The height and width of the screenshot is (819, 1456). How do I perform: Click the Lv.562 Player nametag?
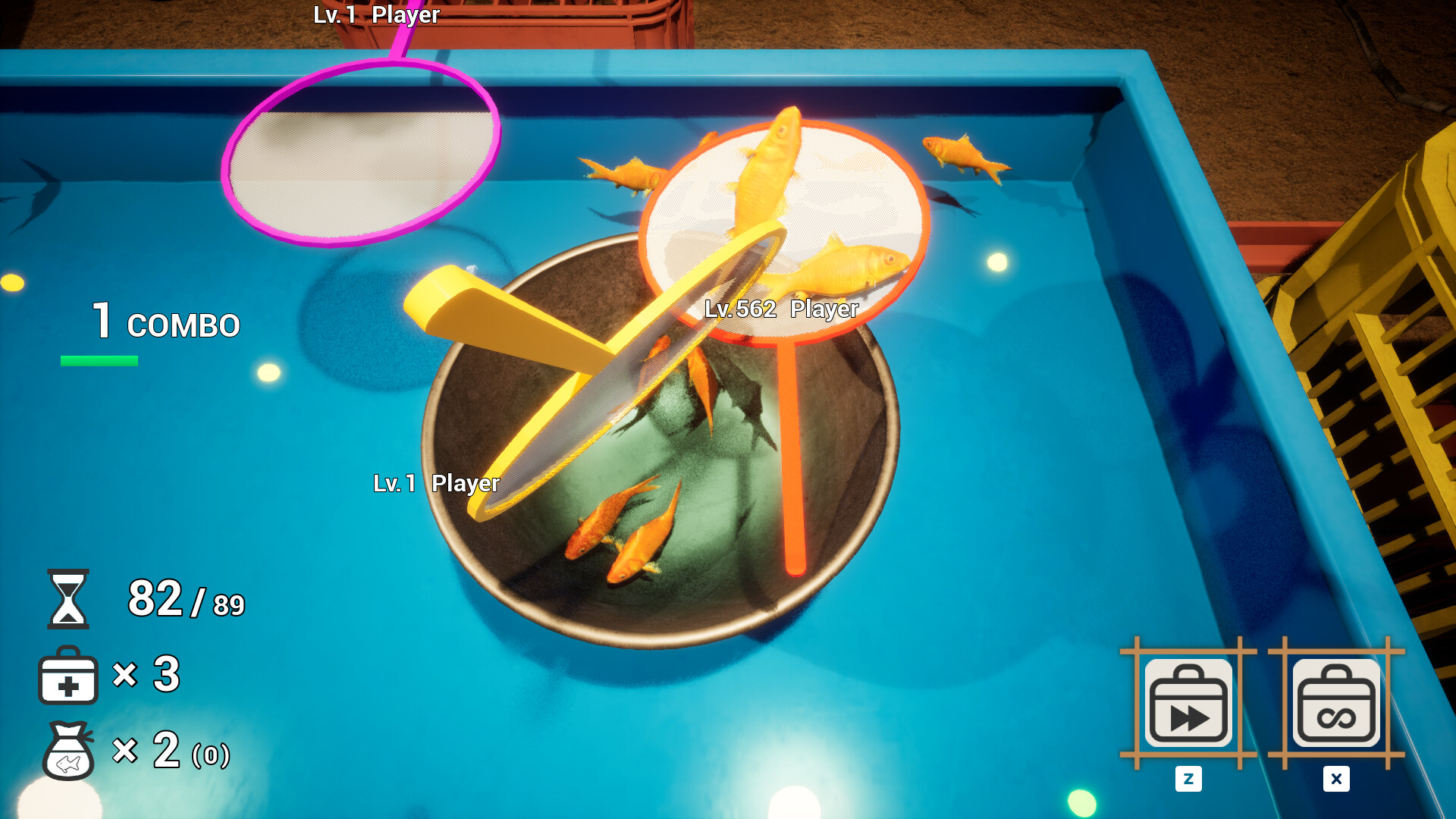(x=782, y=309)
